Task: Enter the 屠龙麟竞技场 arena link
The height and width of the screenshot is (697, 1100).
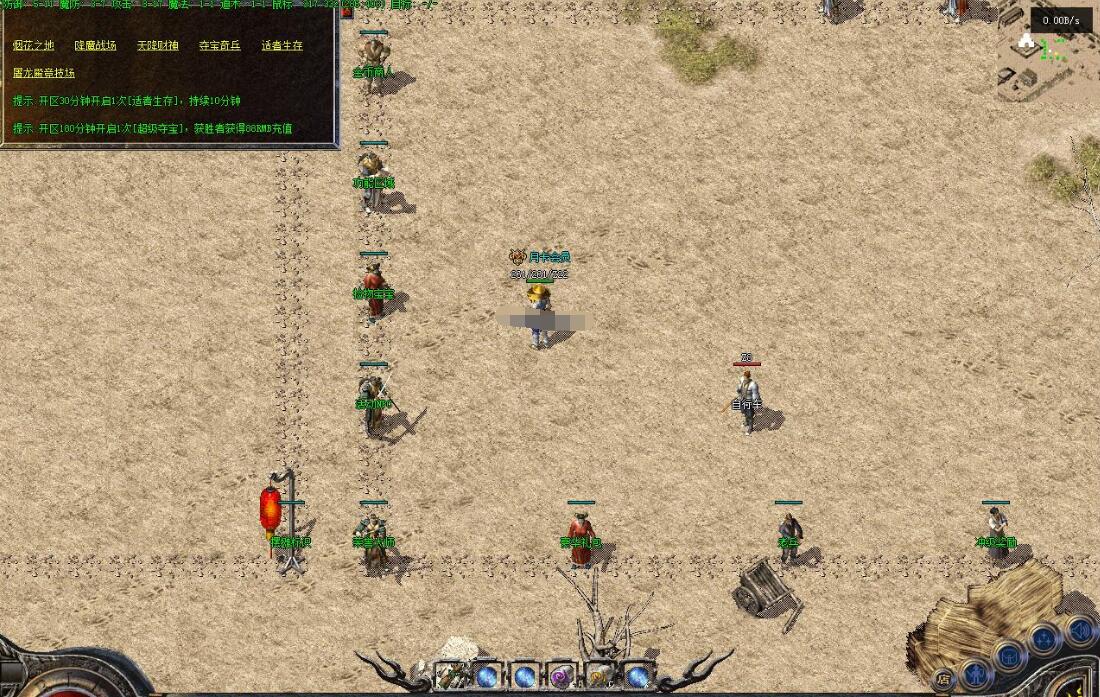Action: coord(44,73)
